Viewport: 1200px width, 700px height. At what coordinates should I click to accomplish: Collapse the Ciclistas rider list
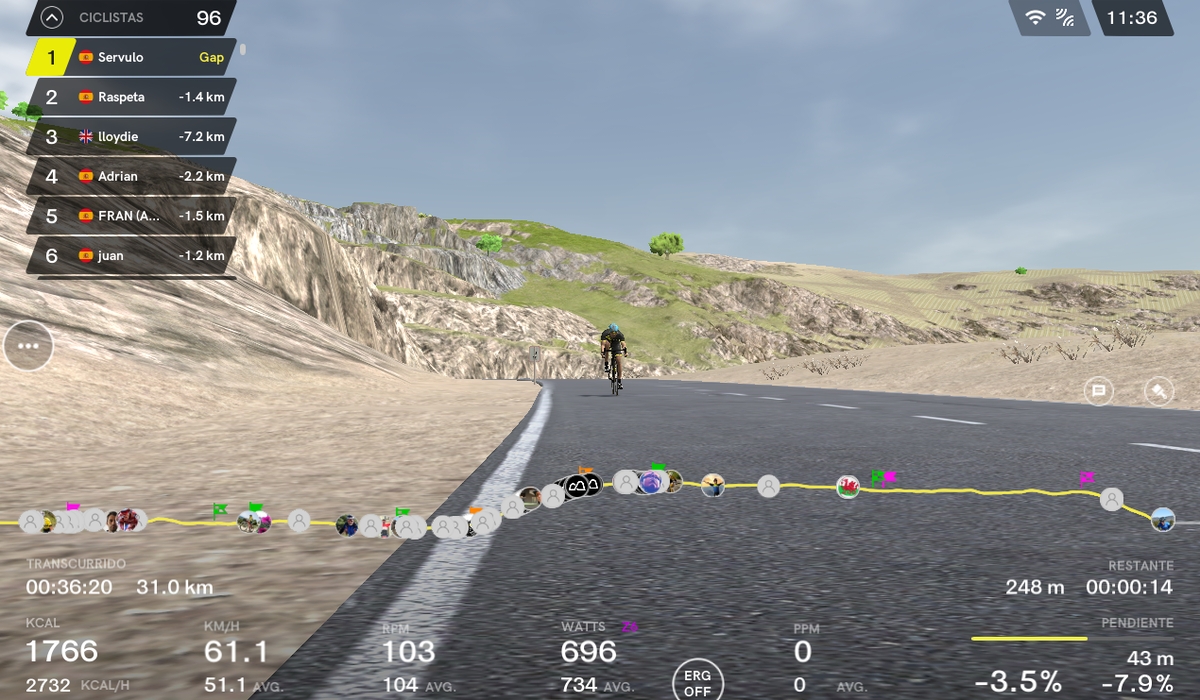[x=50, y=18]
